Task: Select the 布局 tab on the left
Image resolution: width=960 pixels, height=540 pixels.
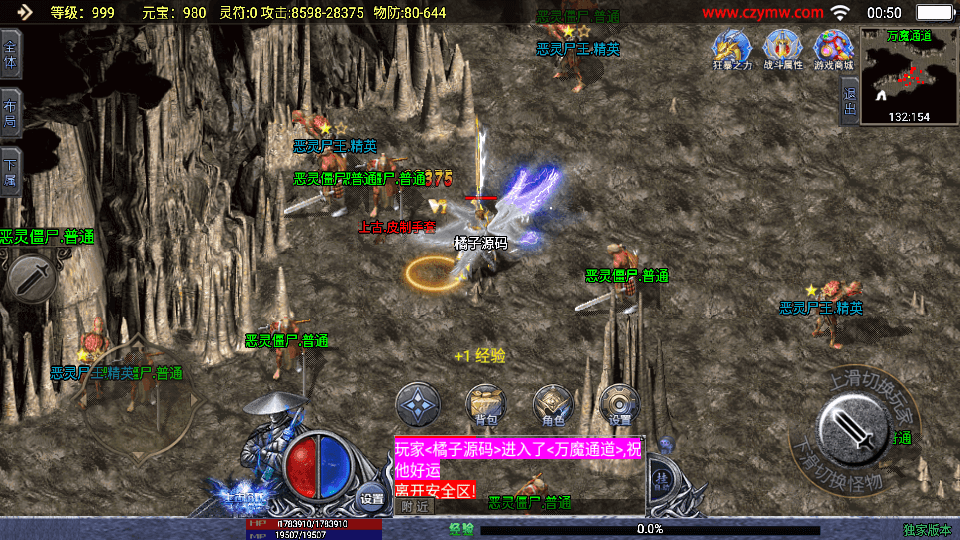Action: (11, 114)
